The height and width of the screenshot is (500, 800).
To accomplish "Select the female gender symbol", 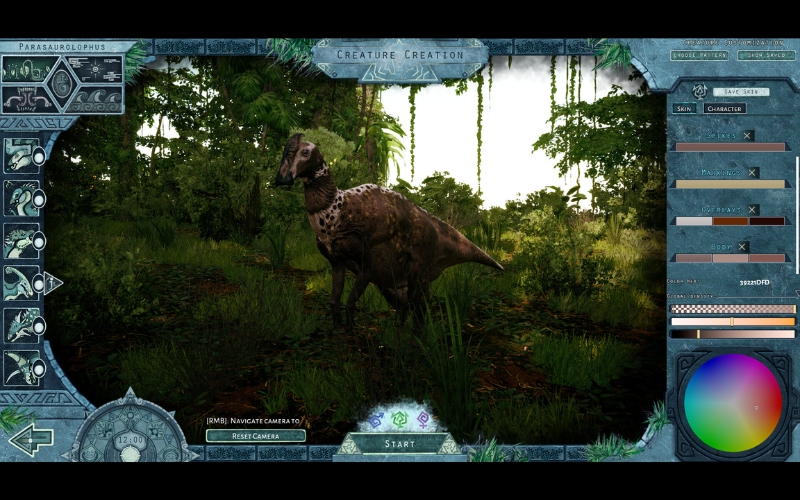I will click(x=424, y=421).
